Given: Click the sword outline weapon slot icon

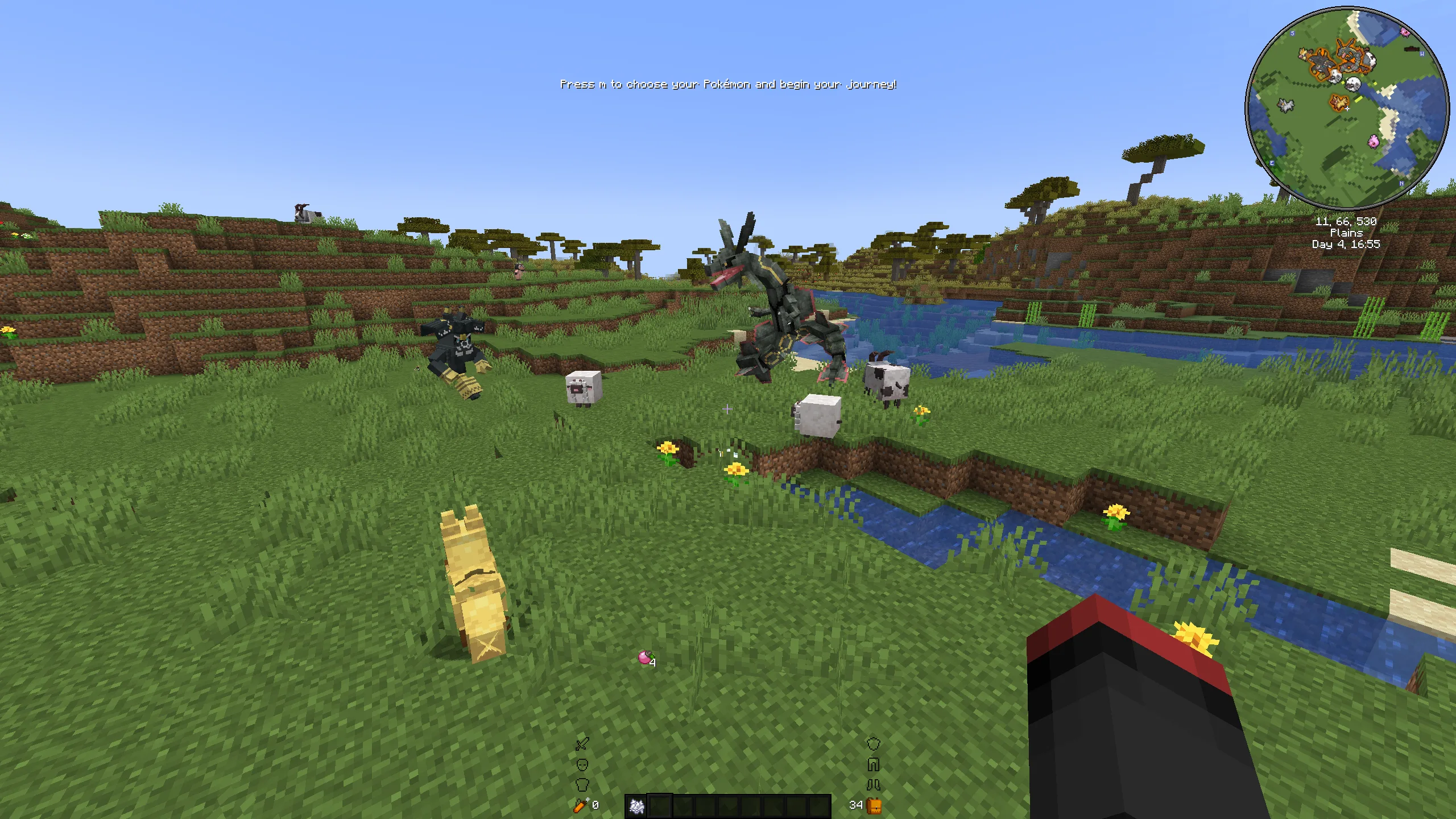Looking at the screenshot, I should tap(582, 743).
